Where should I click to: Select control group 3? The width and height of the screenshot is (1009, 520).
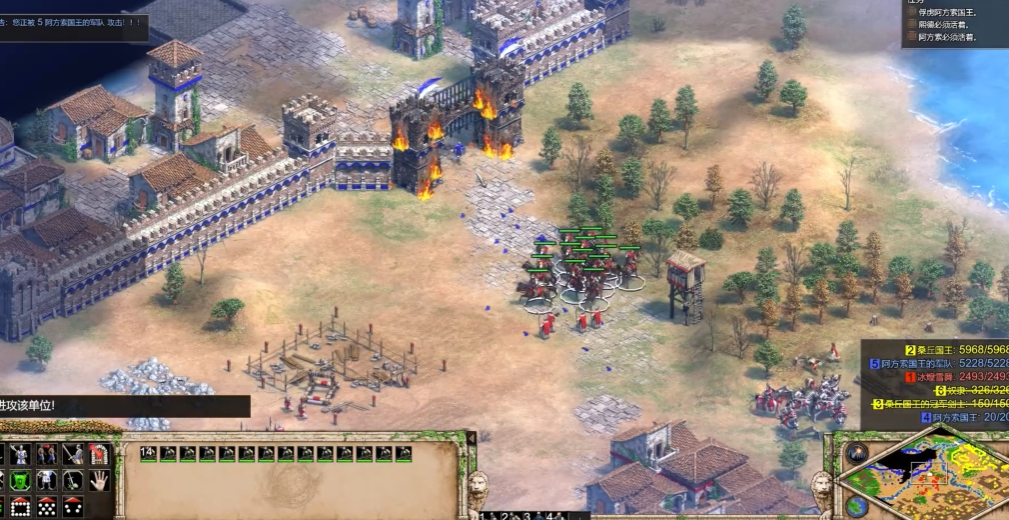[530, 516]
